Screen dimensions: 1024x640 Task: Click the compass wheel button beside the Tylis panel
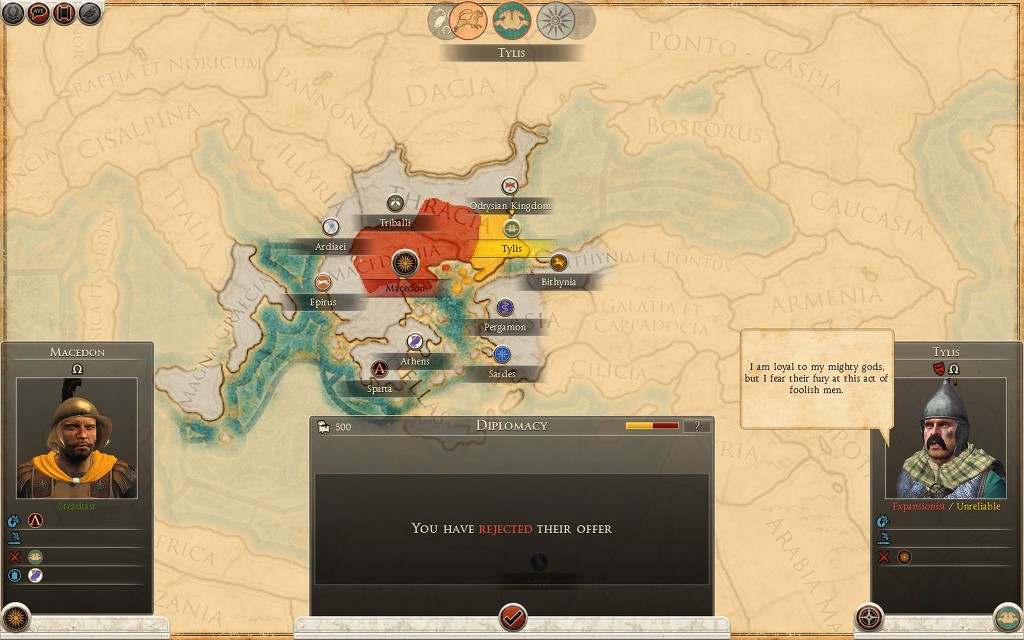pos(870,616)
